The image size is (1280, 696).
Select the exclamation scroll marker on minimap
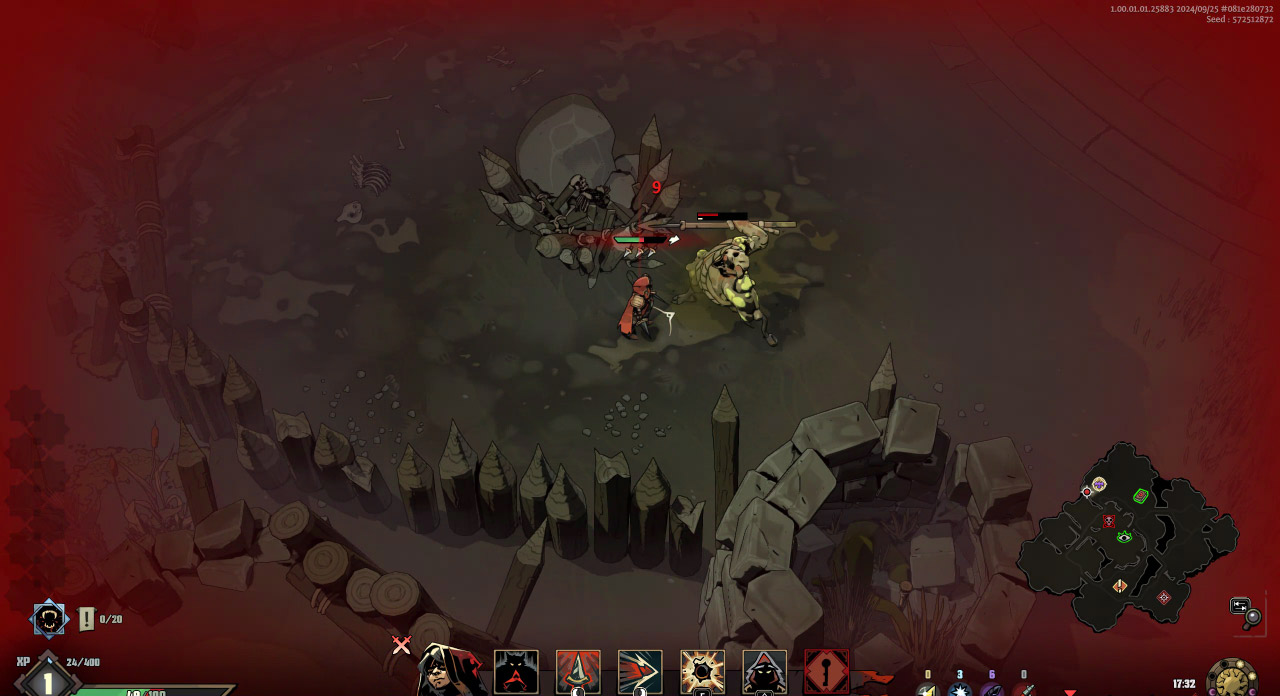[x=1120, y=586]
